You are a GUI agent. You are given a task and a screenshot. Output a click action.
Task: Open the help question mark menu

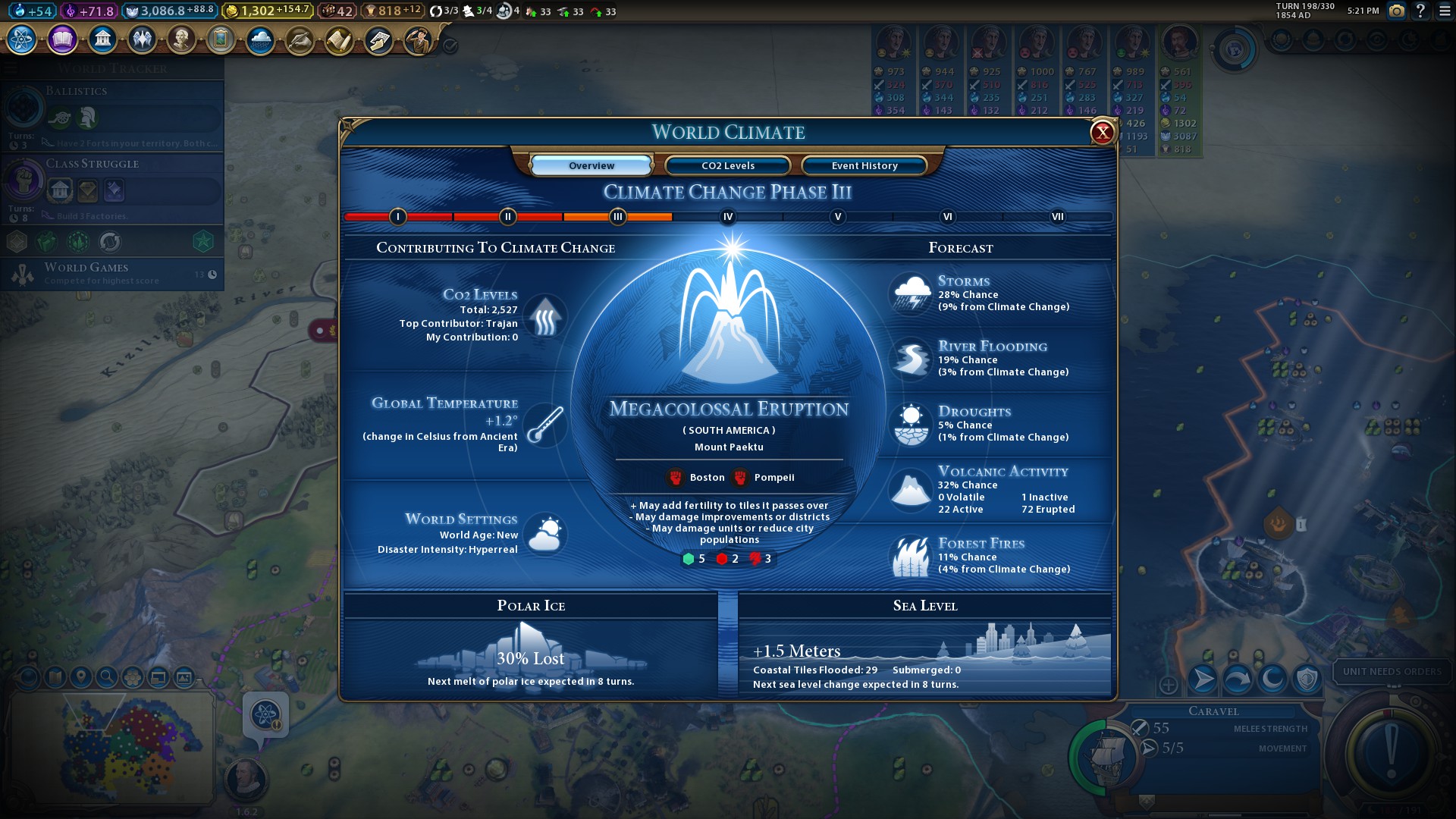[1420, 11]
